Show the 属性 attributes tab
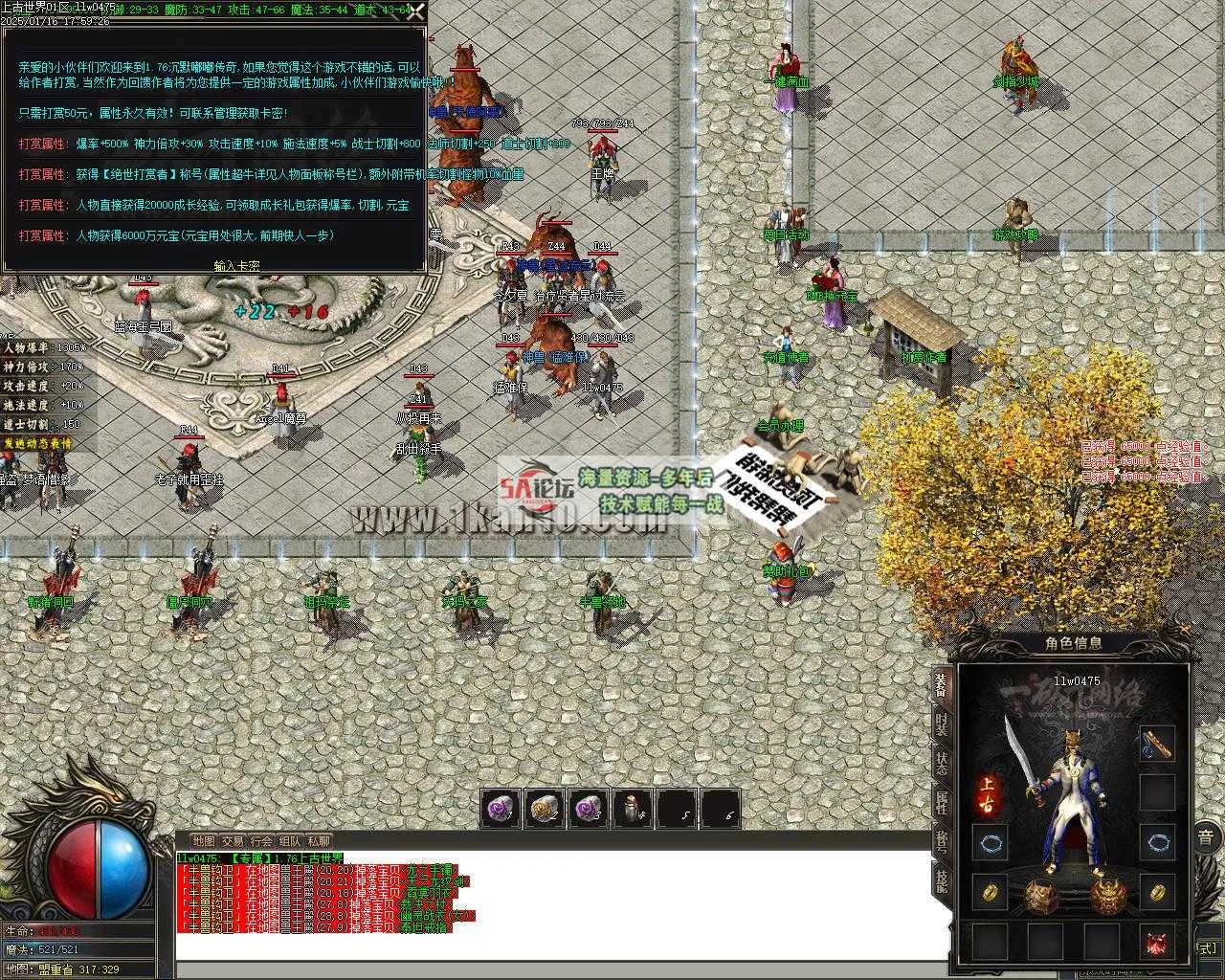The image size is (1225, 980). pos(942,802)
